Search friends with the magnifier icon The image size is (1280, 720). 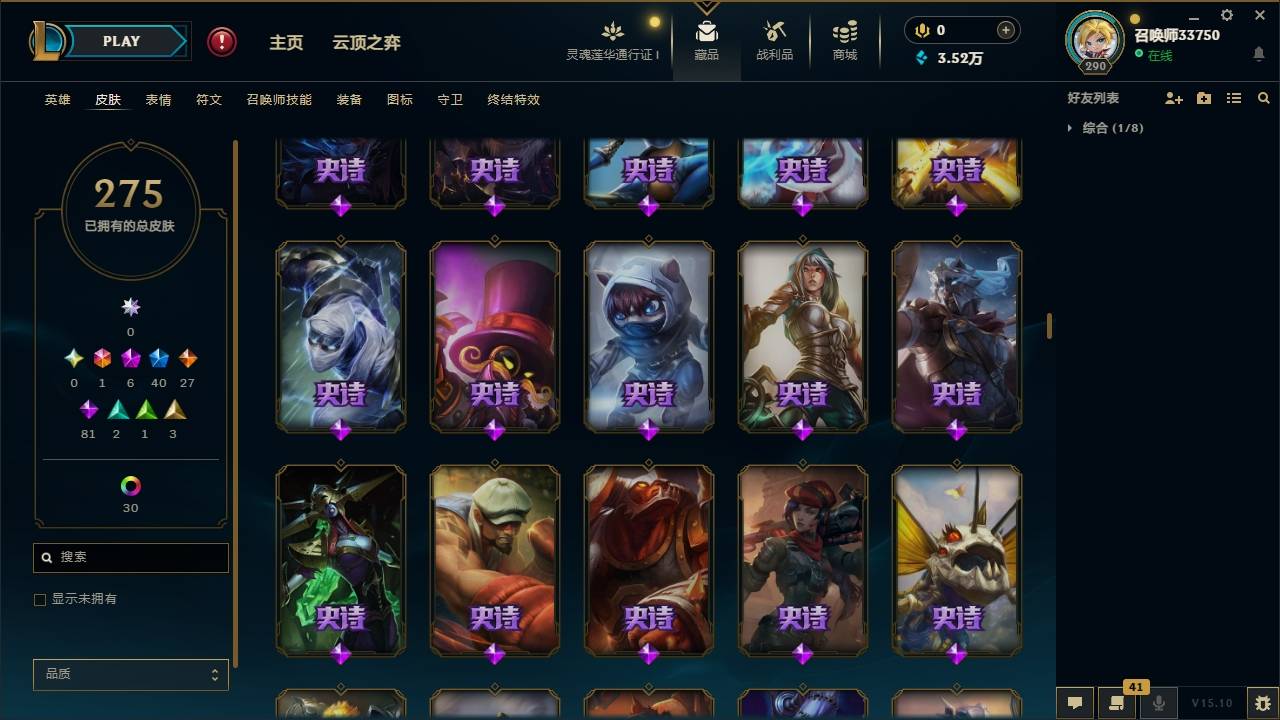pos(1263,97)
